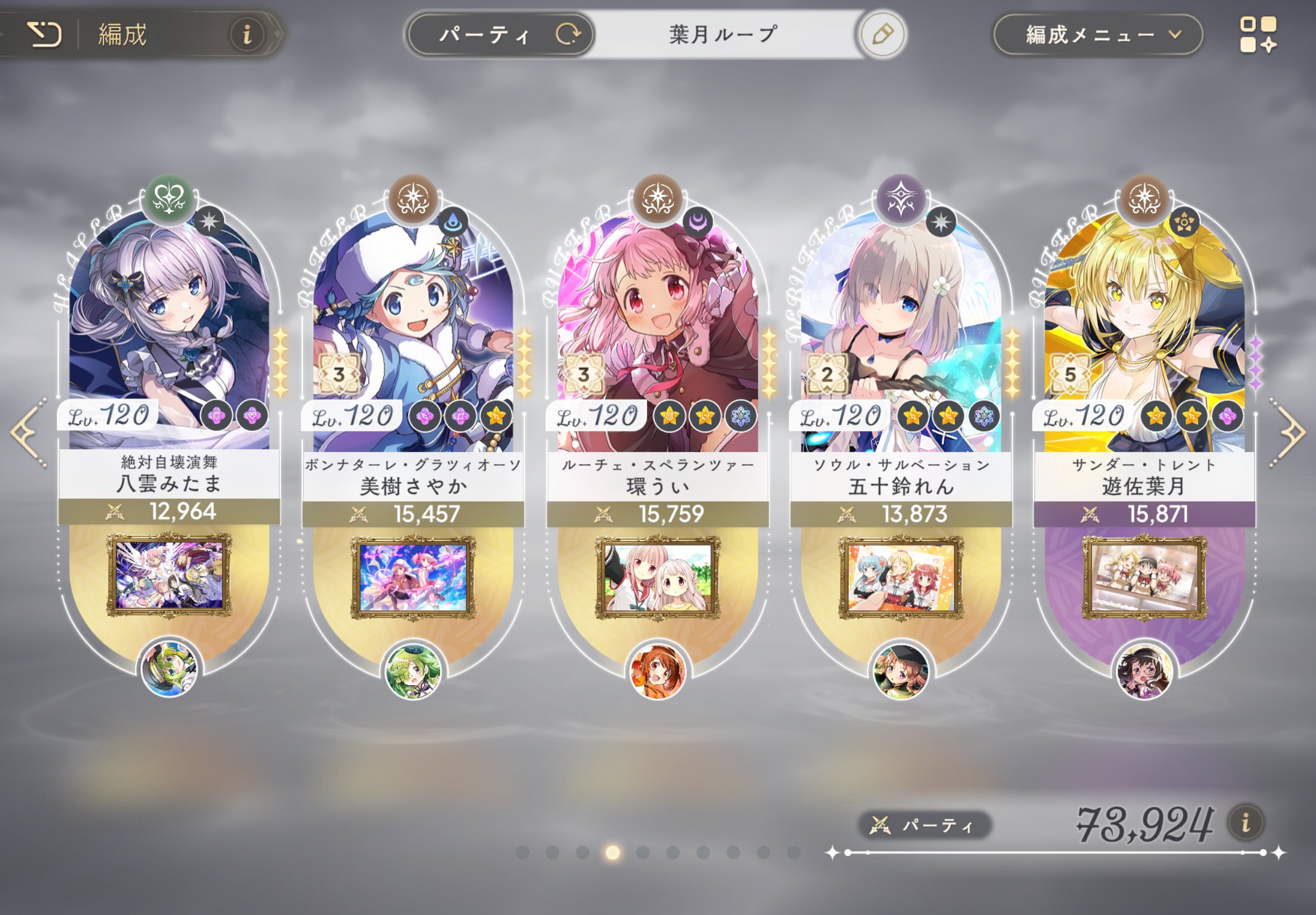Open 八雲みたま's framed memoria portrait
Viewport: 1316px width, 915px height.
(x=169, y=575)
